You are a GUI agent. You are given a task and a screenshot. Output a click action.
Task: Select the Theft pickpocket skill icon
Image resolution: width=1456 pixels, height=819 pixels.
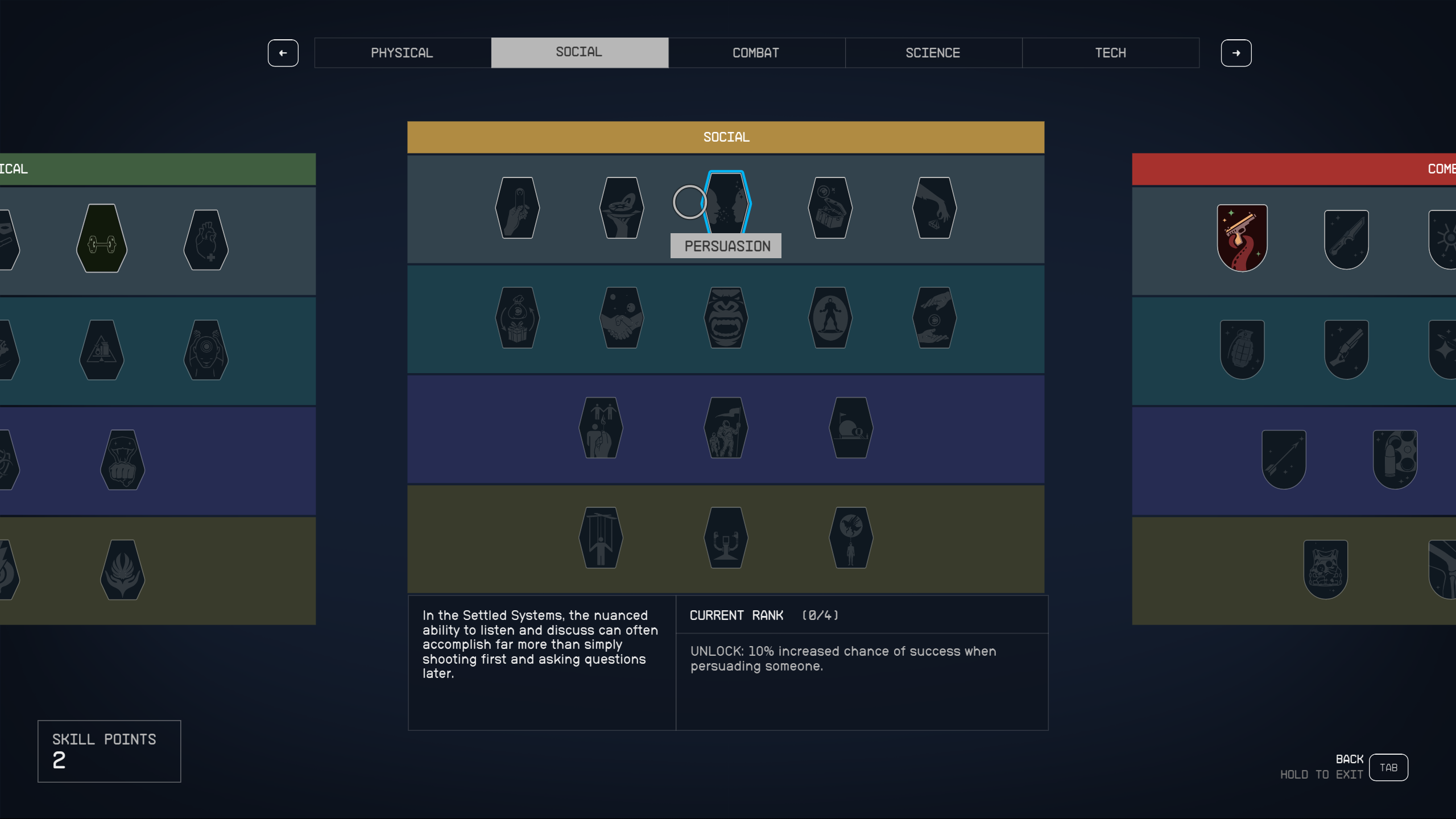pyautogui.click(x=934, y=208)
